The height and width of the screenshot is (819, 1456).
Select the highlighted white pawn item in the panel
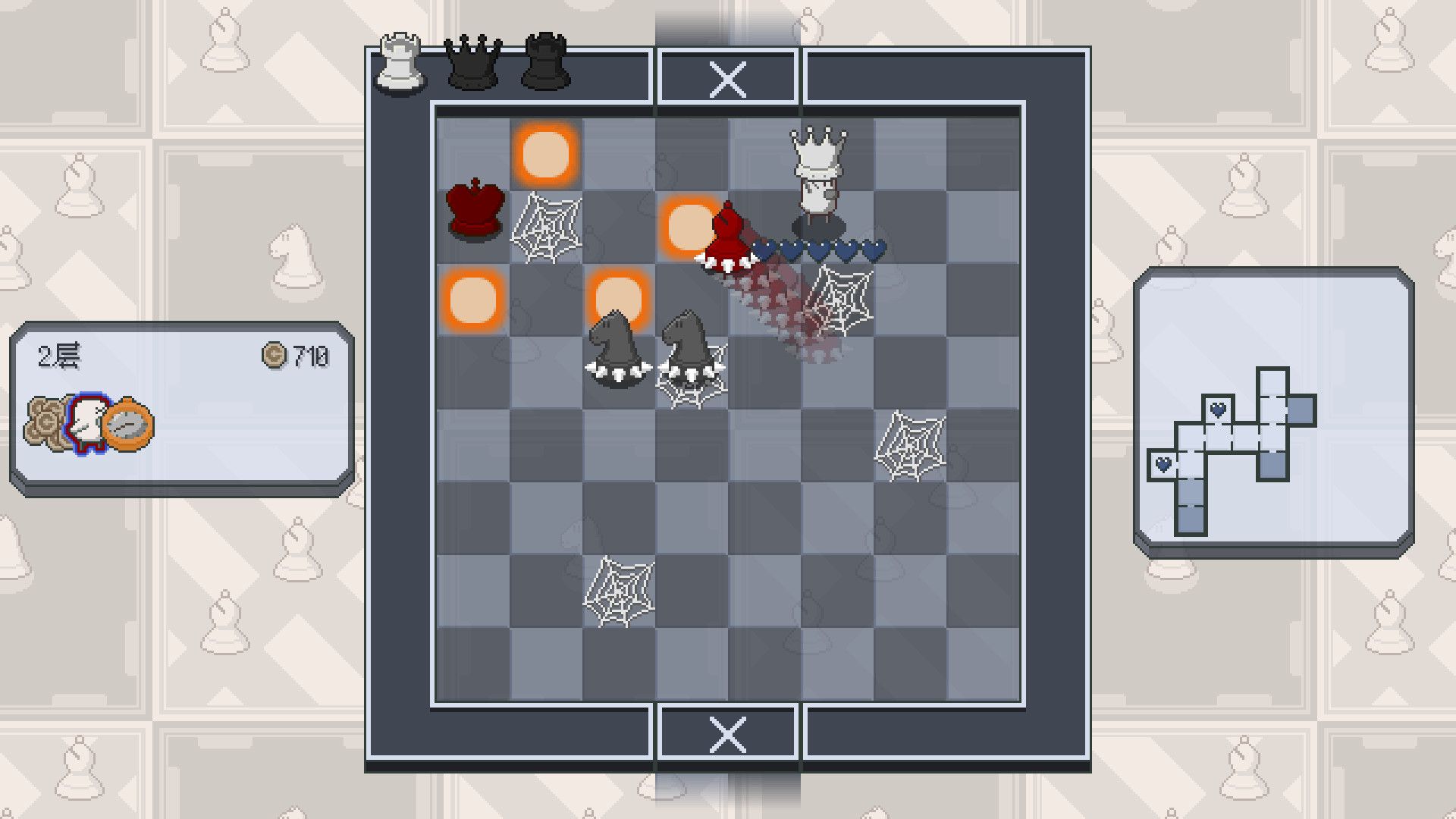coord(89,419)
